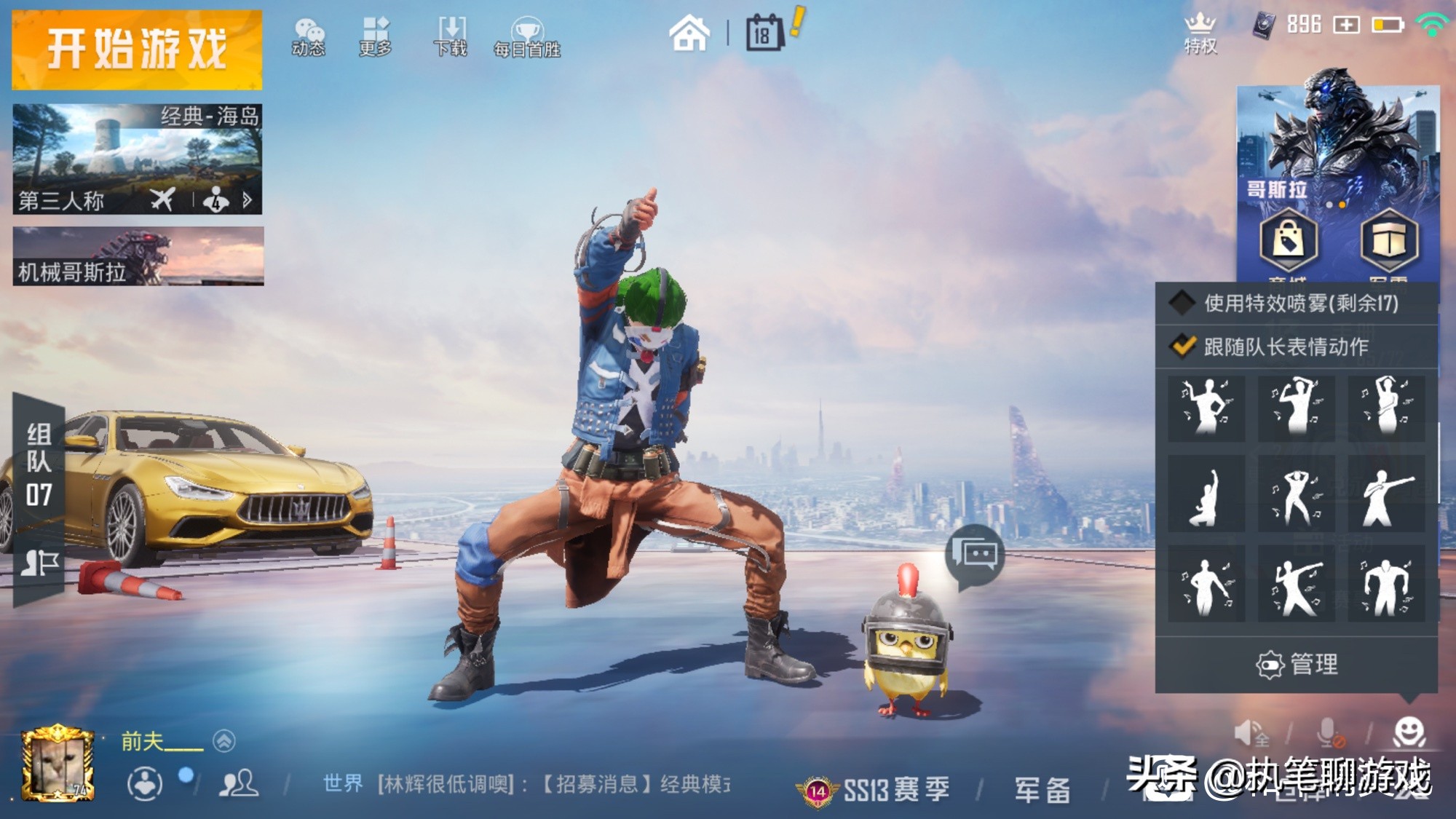1456x819 pixels.
Task: Open the 特权 crown privileges
Action: point(1200,33)
